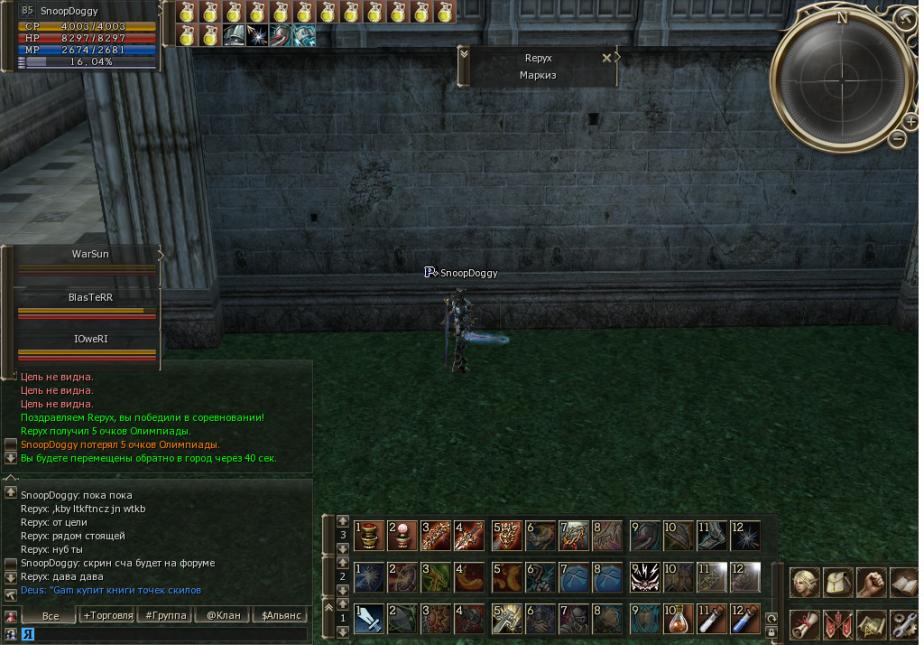
Task: Switch to the Все chat tab
Action: pyautogui.click(x=49, y=615)
